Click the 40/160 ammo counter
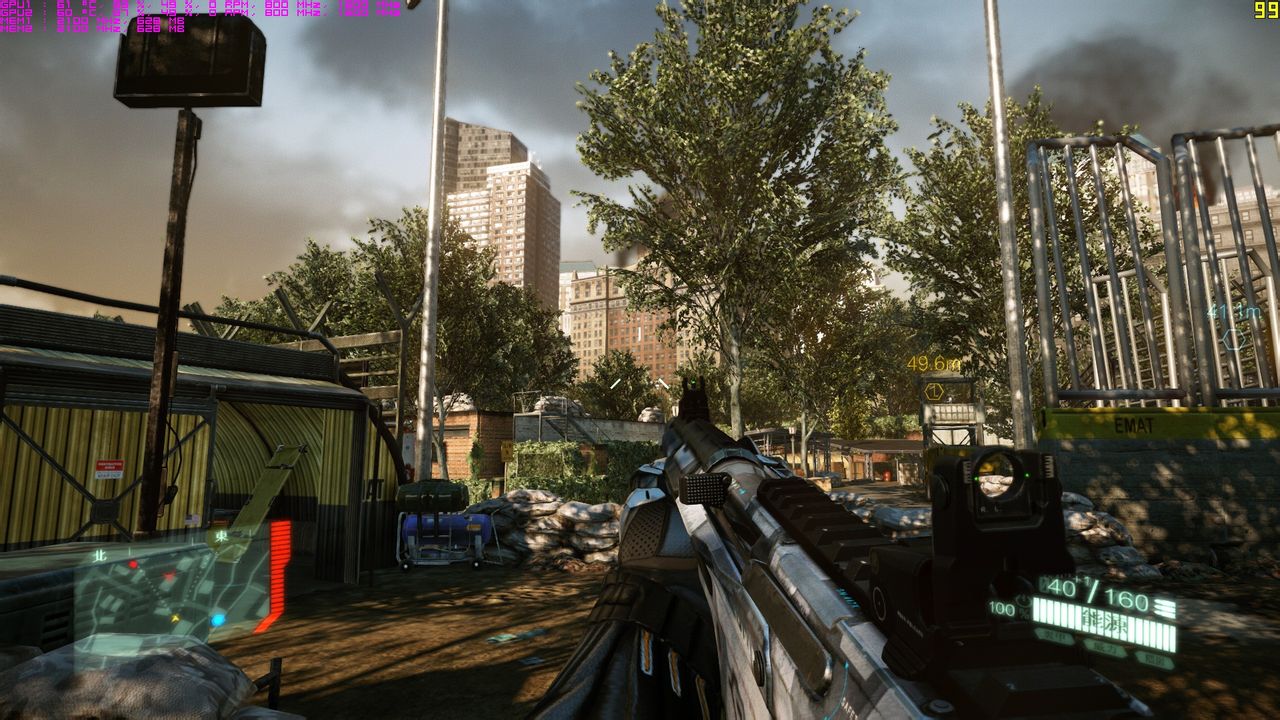The width and height of the screenshot is (1280, 720). [1093, 591]
